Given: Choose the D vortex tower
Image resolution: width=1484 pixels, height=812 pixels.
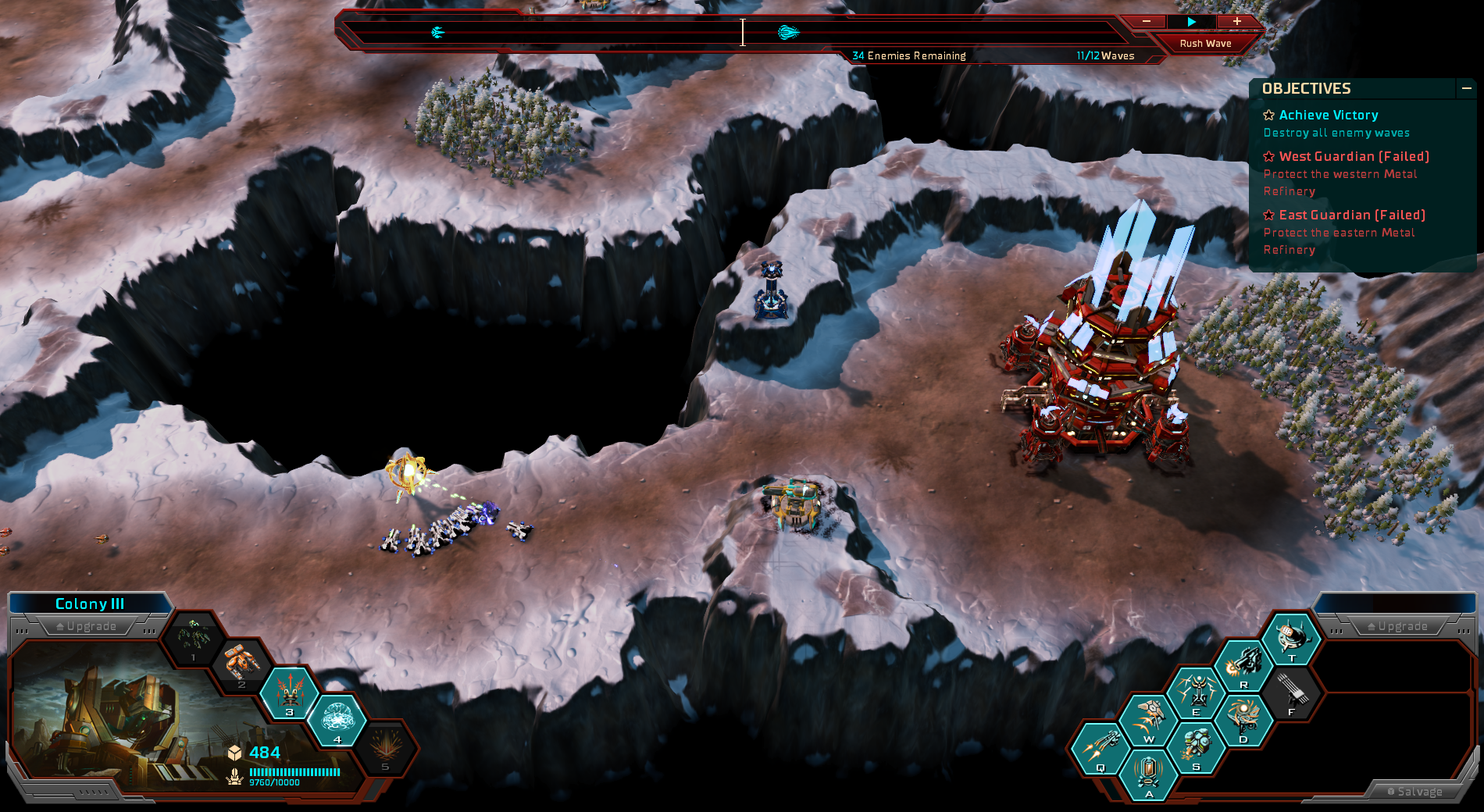Looking at the screenshot, I should point(1243,720).
